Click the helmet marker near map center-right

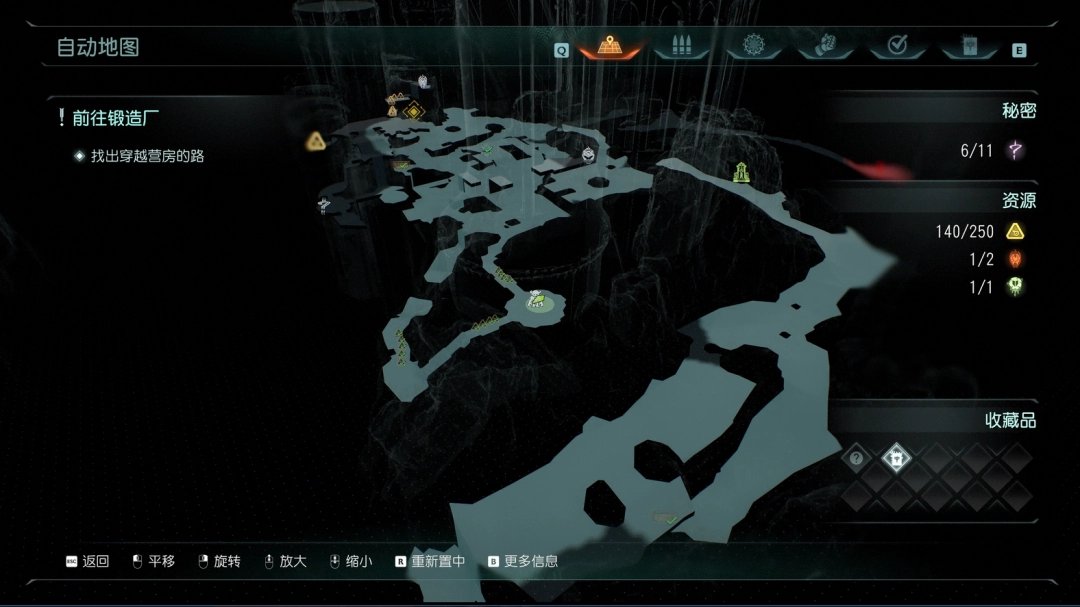(x=589, y=154)
